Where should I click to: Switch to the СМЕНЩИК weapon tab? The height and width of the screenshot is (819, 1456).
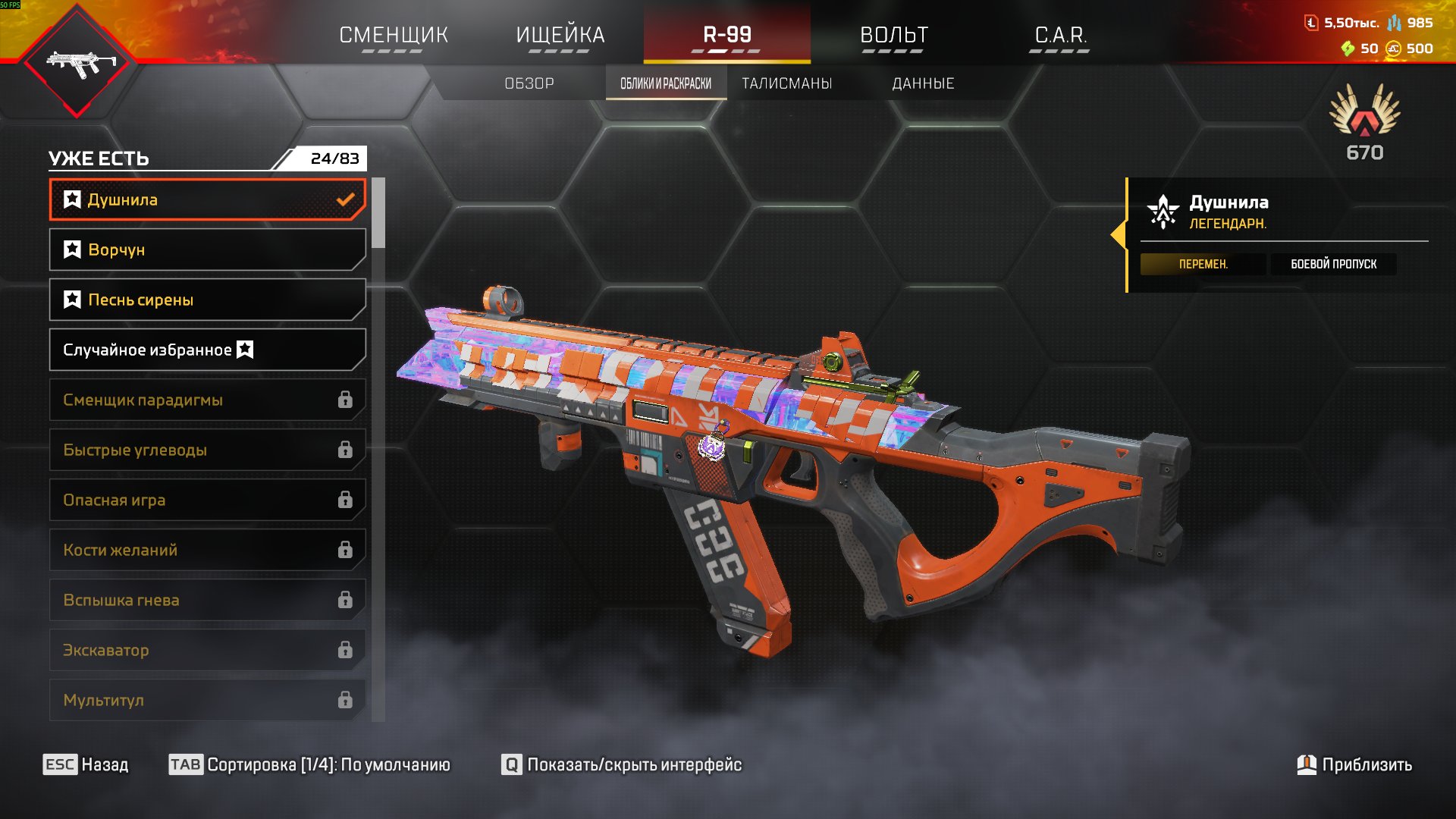[x=394, y=35]
